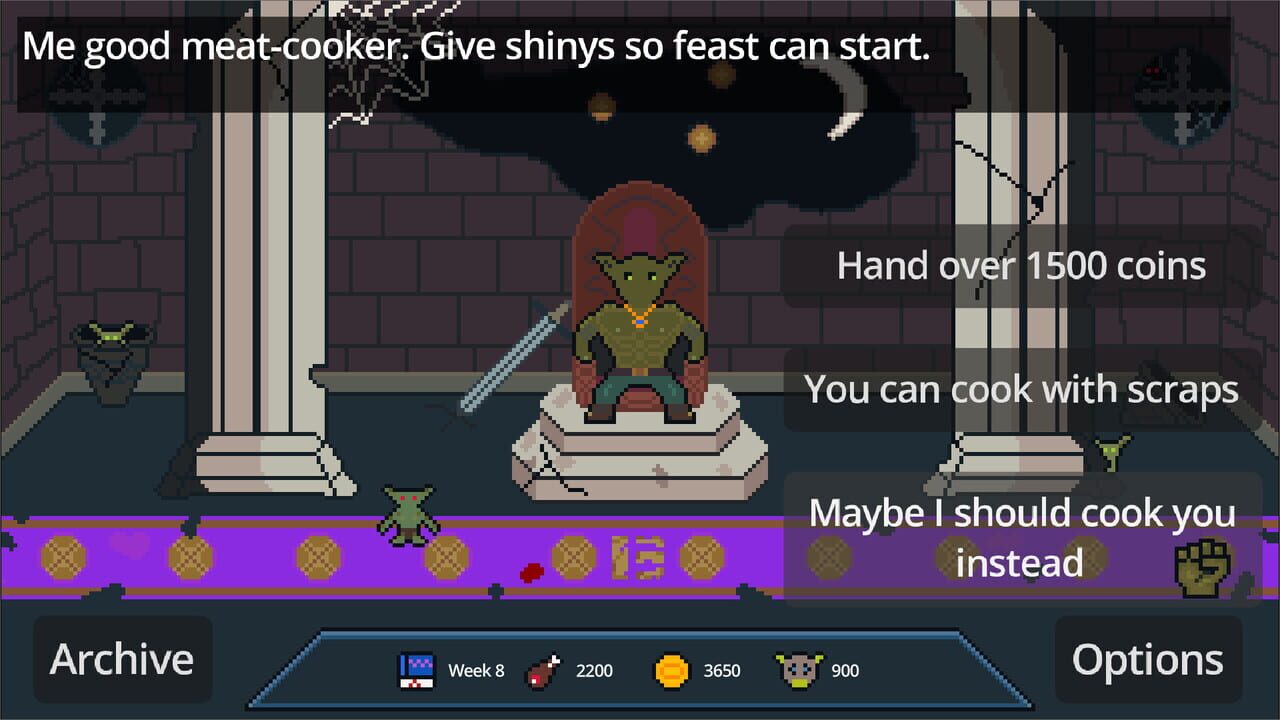
Task: Click the tiny goblin standing right of throne
Action: (1108, 452)
